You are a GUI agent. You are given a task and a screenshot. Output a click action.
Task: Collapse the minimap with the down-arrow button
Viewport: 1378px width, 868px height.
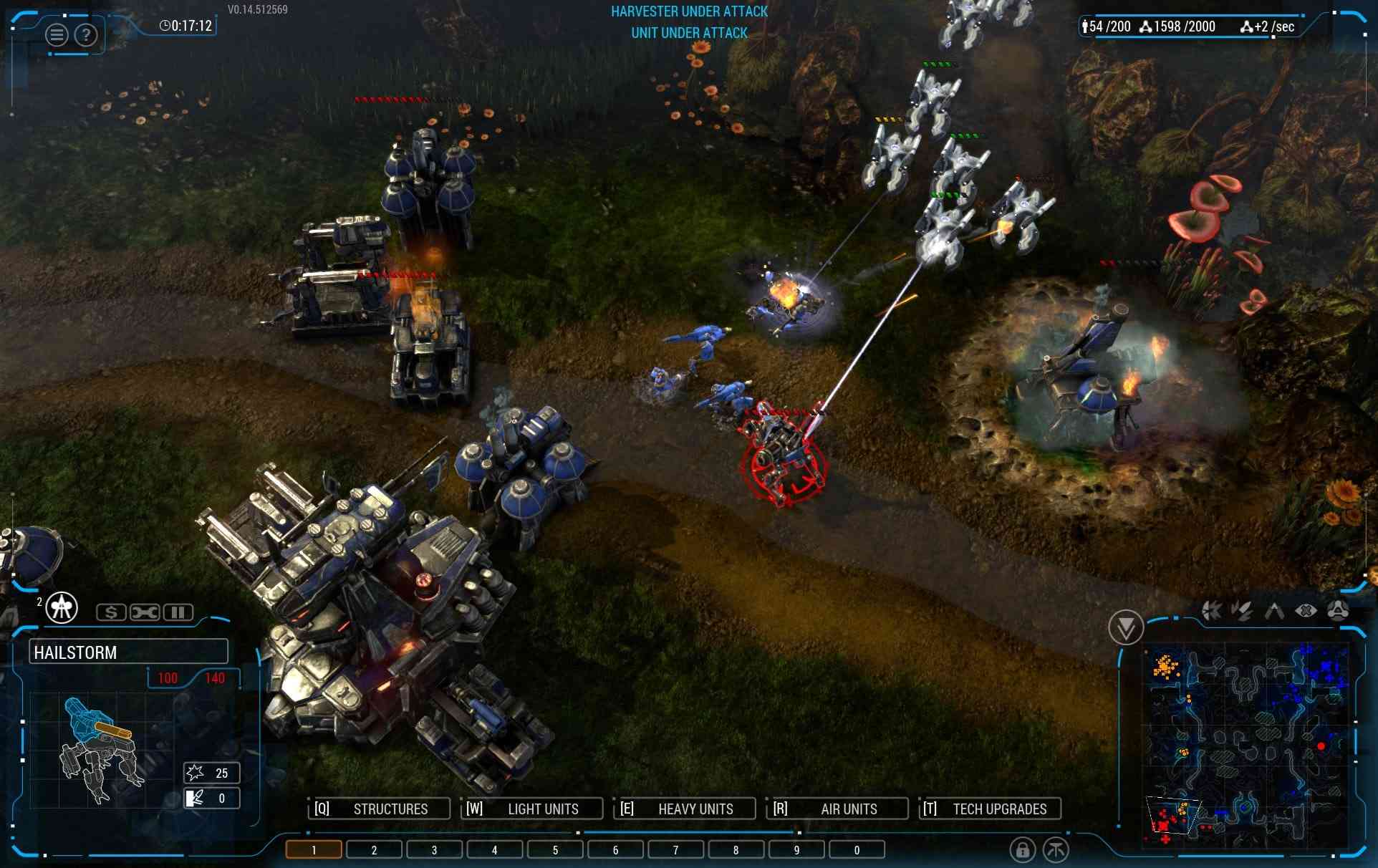pyautogui.click(x=1125, y=628)
